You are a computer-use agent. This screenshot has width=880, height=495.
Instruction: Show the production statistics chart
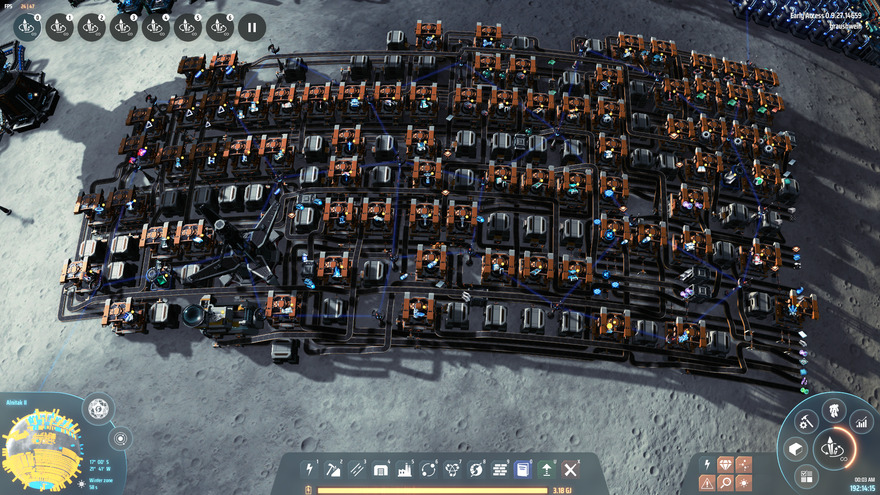click(860, 423)
